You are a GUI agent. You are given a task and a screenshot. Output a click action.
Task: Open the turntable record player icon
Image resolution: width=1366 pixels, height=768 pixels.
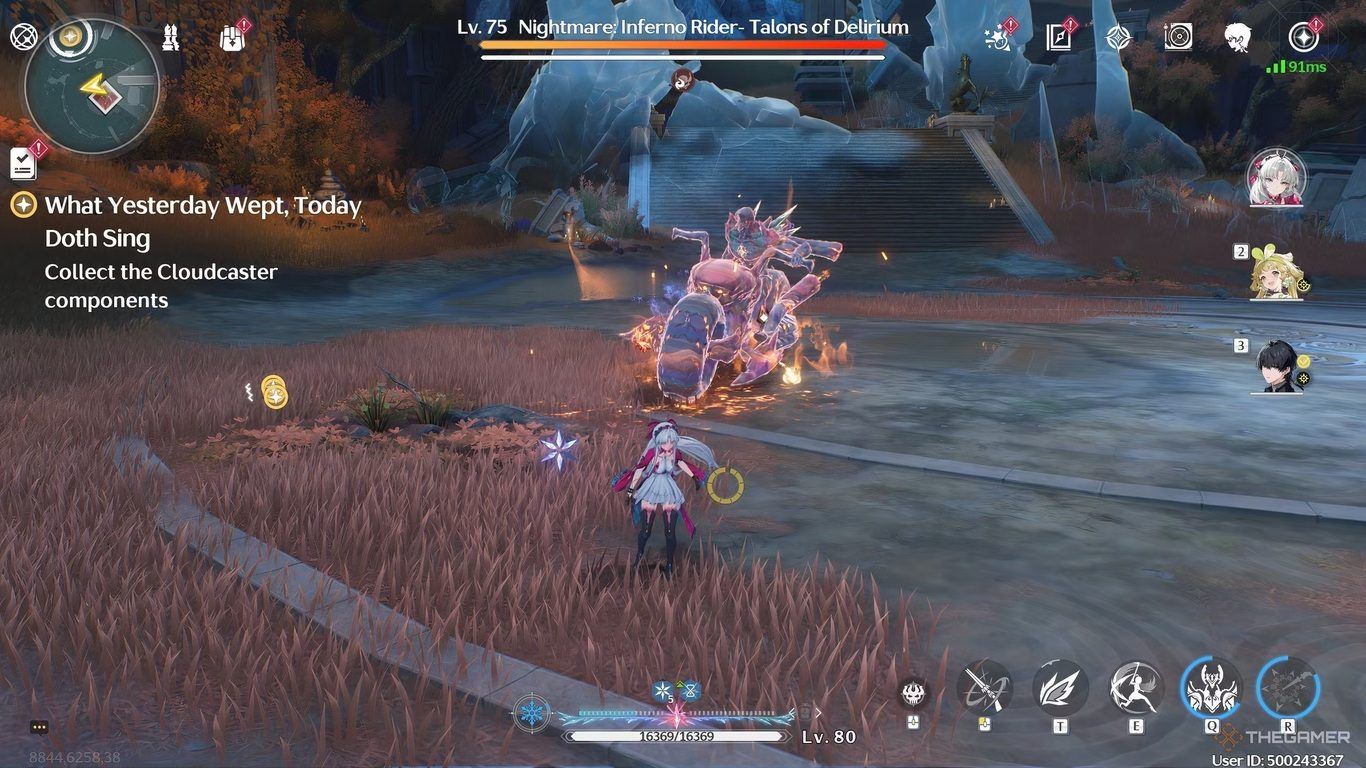coord(1178,38)
